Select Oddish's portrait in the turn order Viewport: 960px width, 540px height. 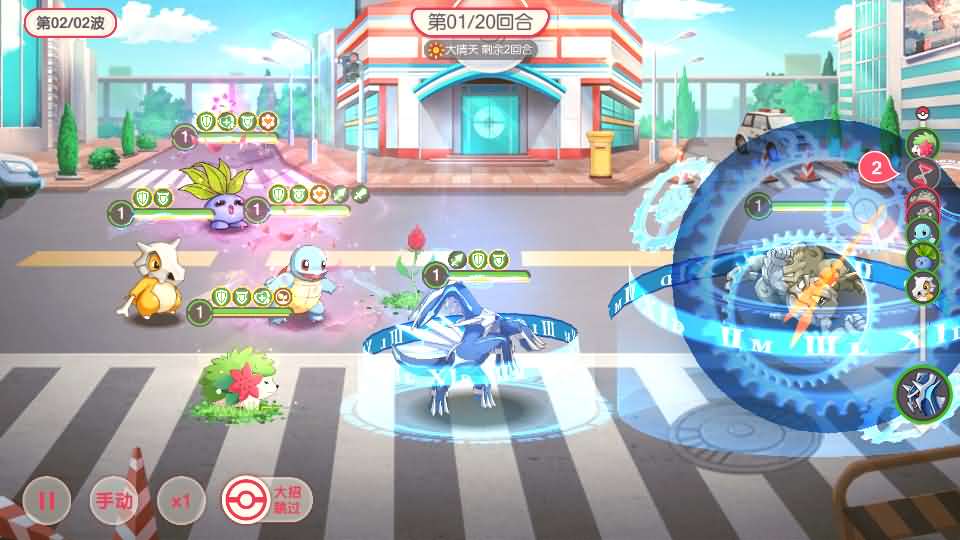(x=921, y=258)
